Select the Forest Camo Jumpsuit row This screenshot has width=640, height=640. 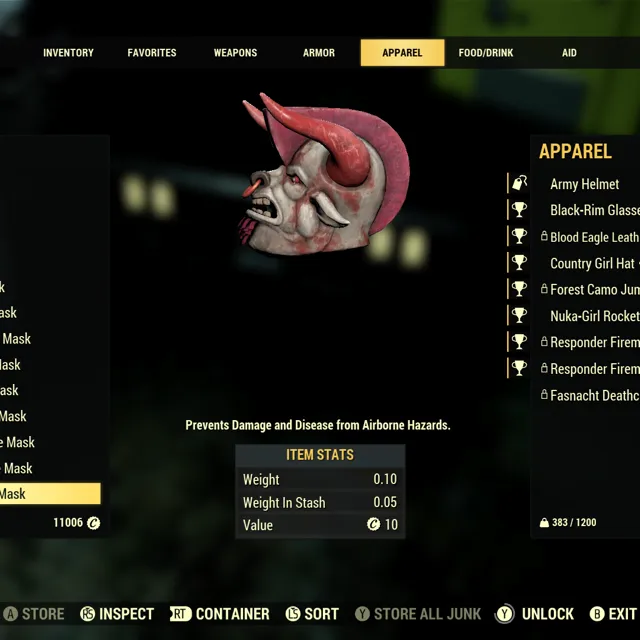[x=594, y=289]
